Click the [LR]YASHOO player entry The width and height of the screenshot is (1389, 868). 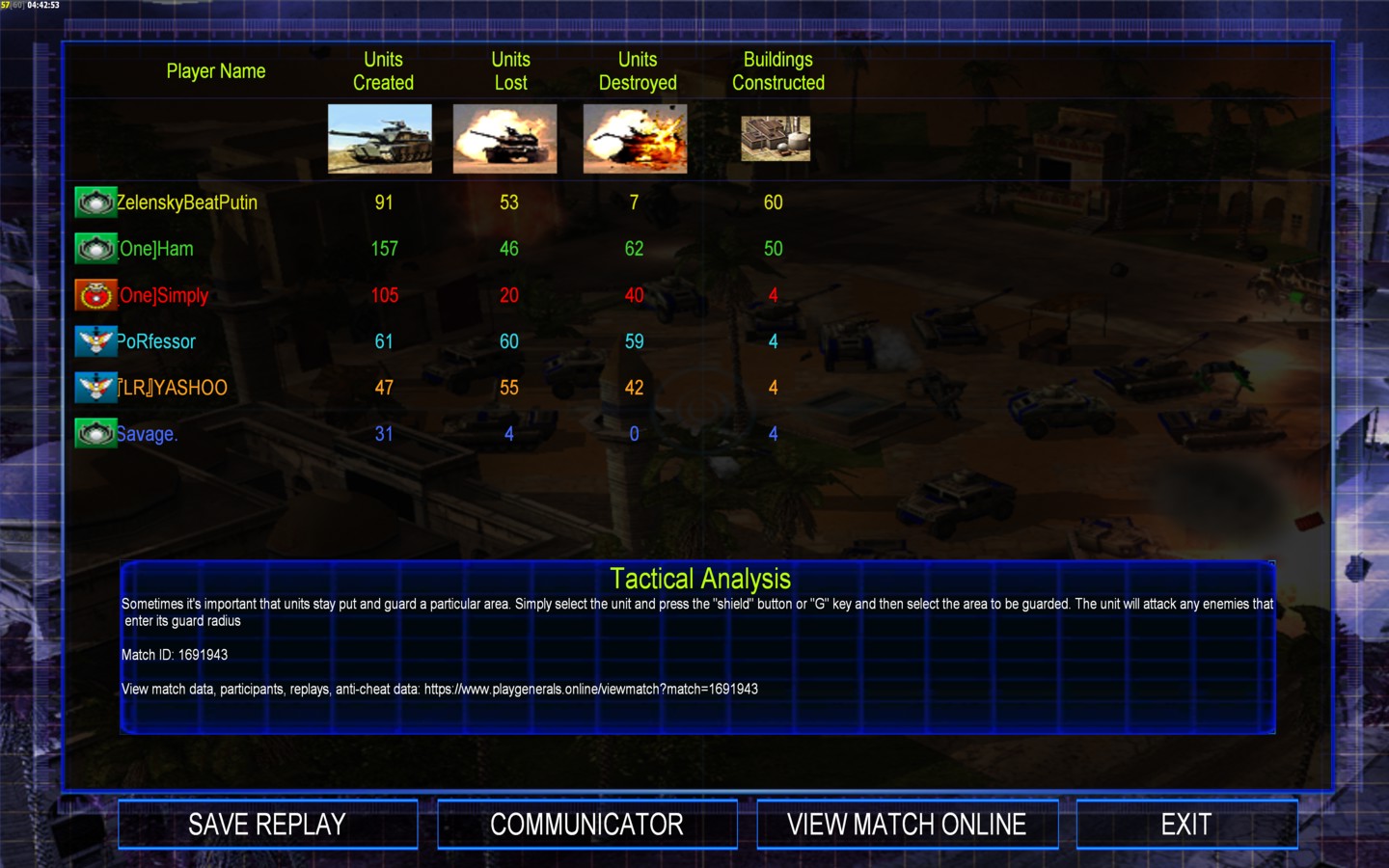click(173, 388)
